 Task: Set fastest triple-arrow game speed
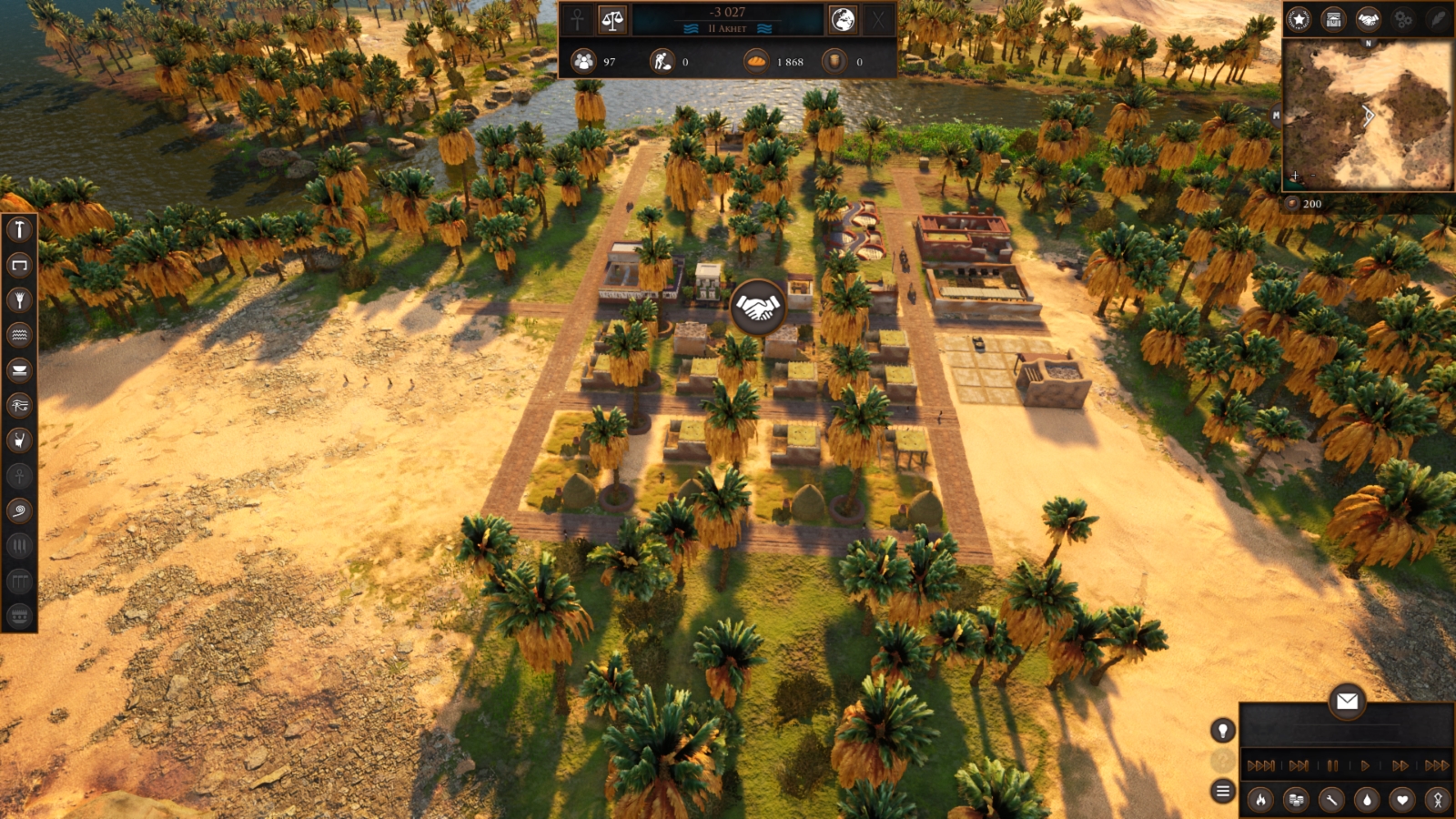[1436, 765]
